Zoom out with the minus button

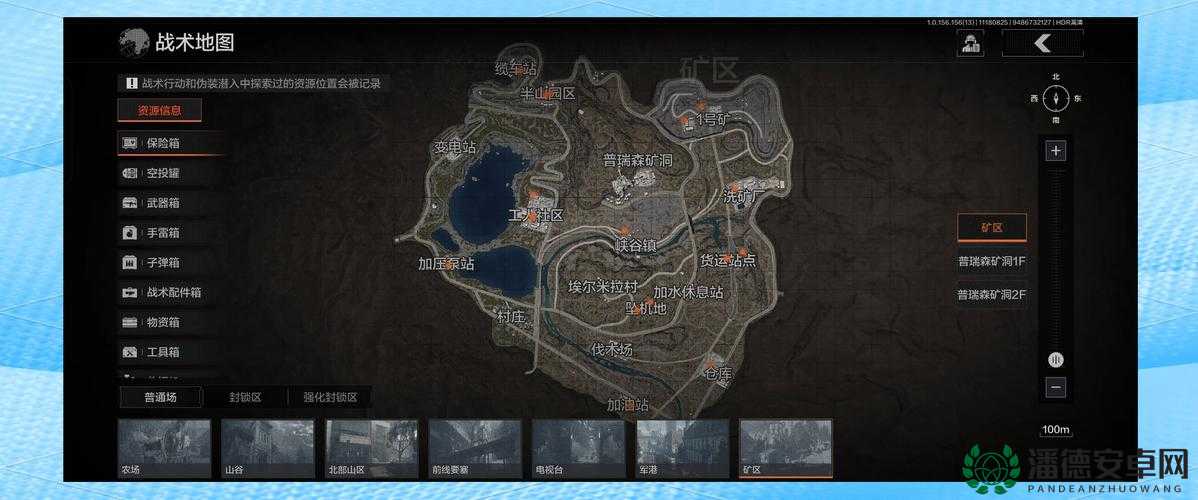1055,388
